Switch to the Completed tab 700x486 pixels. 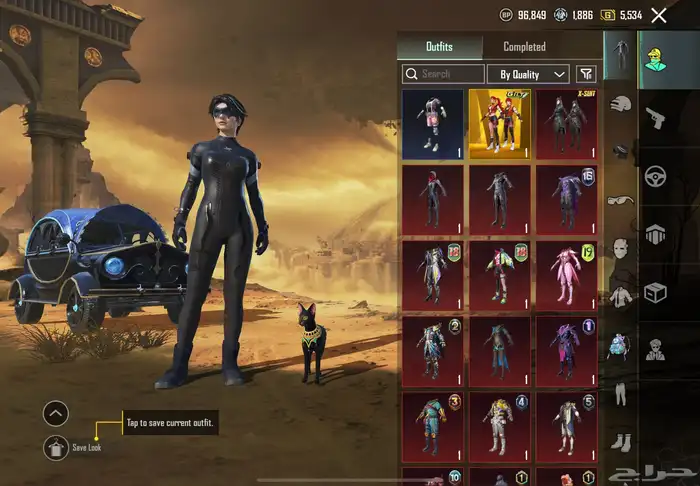[524, 47]
